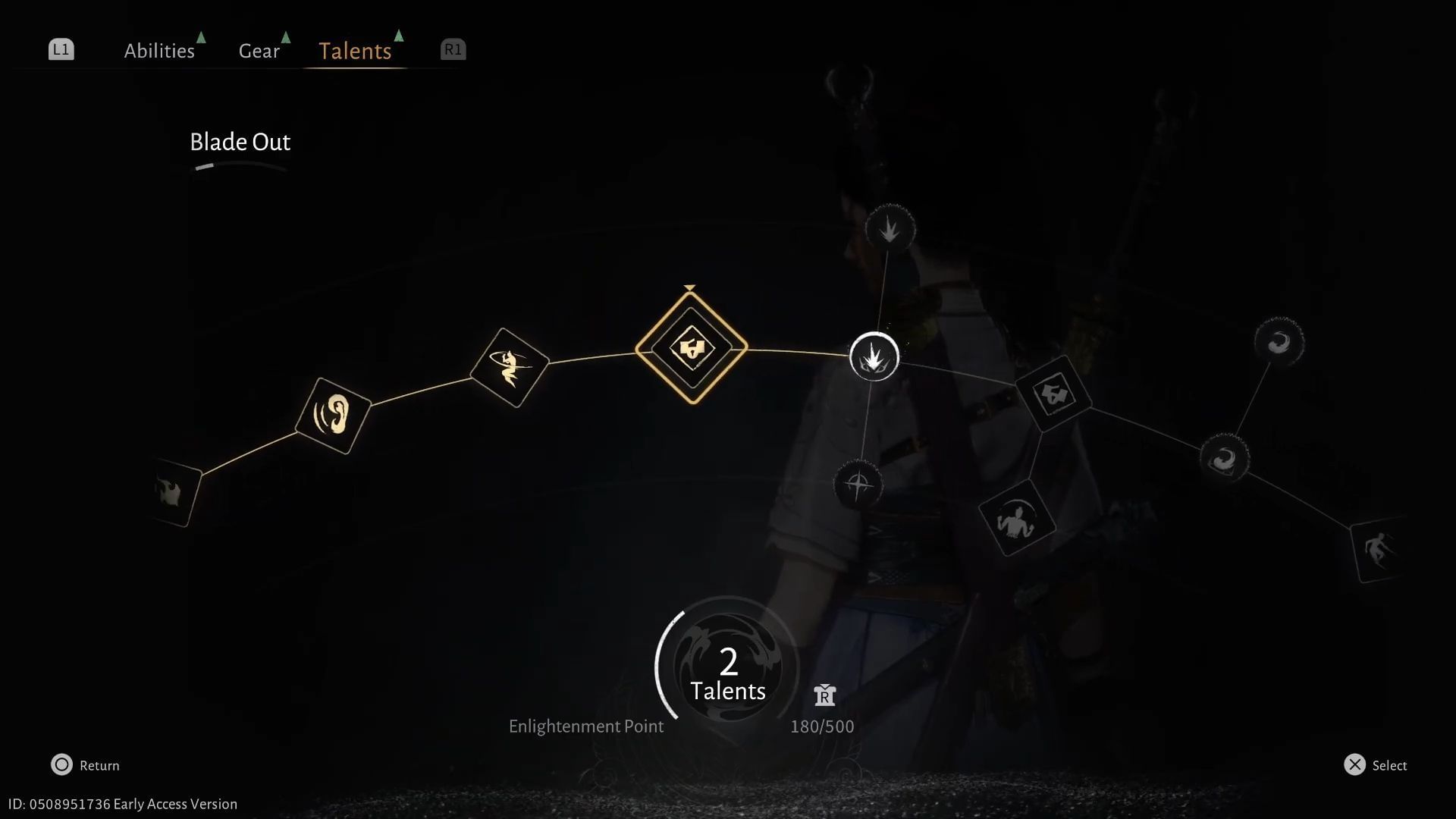The height and width of the screenshot is (819, 1456).
Task: Click the Enlightenment Point currency icon
Action: click(824, 695)
